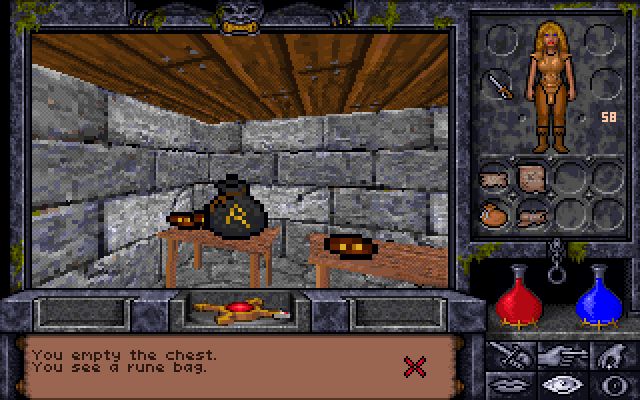Image resolution: width=640 pixels, height=400 pixels.
Task: Select the lips talk command
Action: [509, 383]
